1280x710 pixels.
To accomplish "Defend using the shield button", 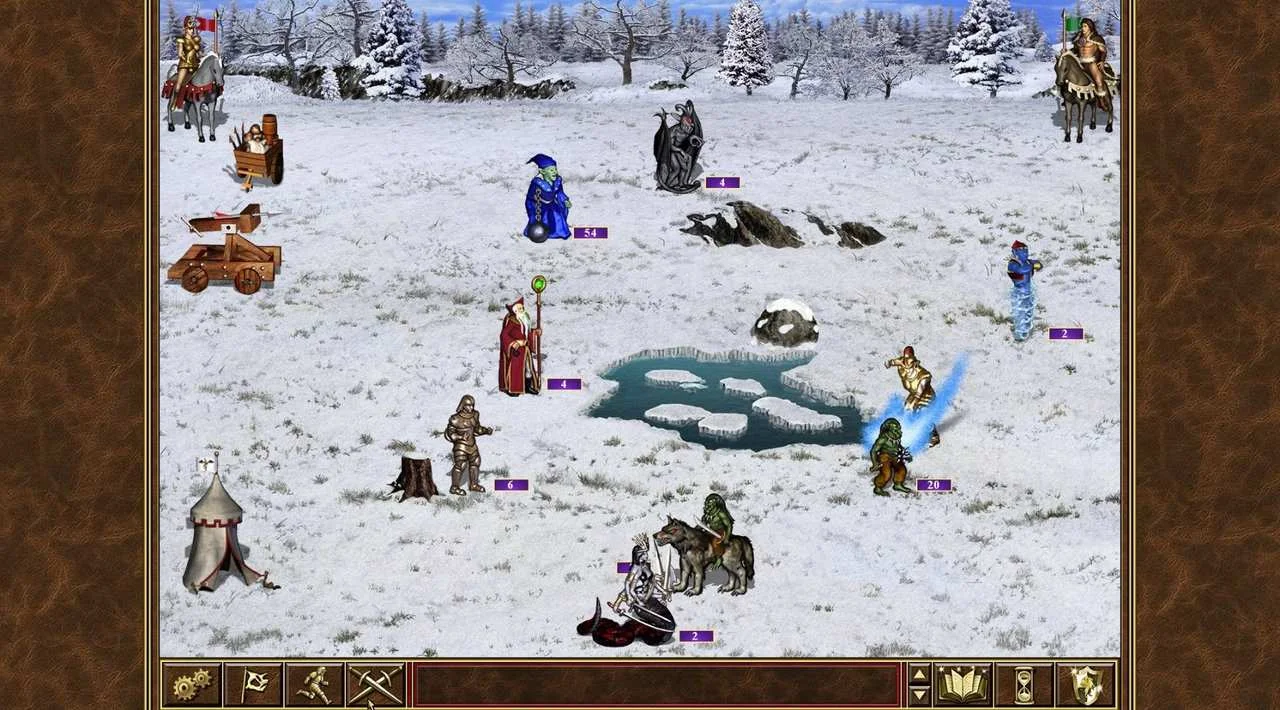I will [x=1085, y=685].
